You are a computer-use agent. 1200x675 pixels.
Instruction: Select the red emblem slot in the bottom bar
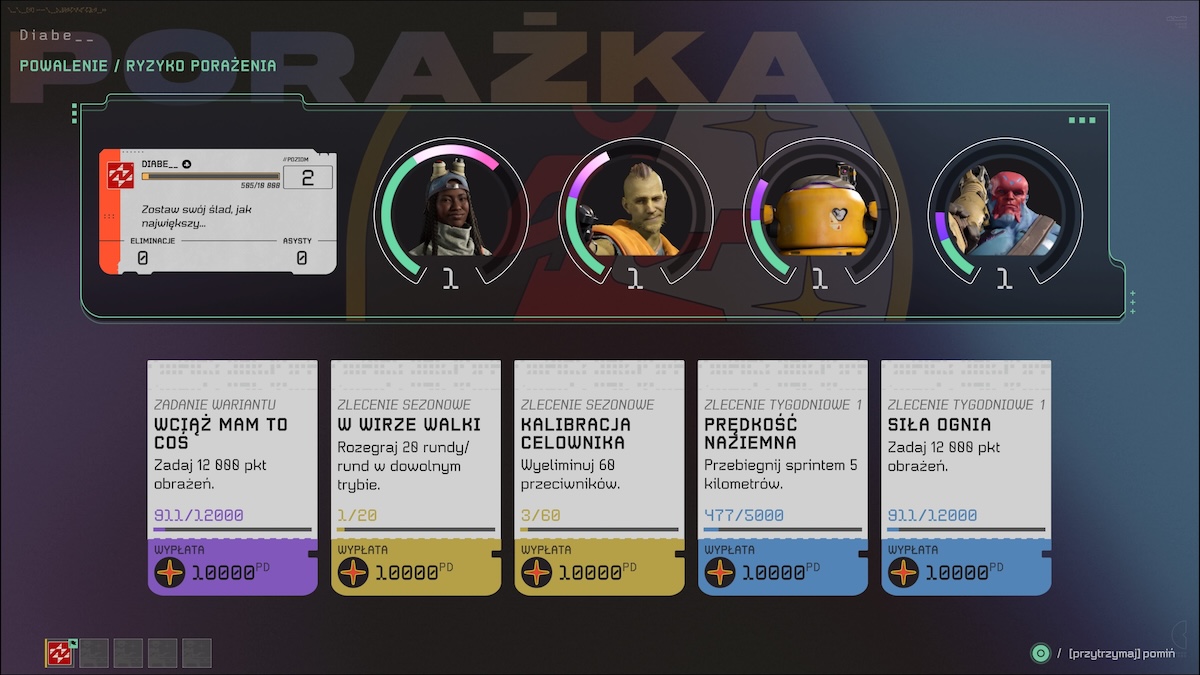60,653
